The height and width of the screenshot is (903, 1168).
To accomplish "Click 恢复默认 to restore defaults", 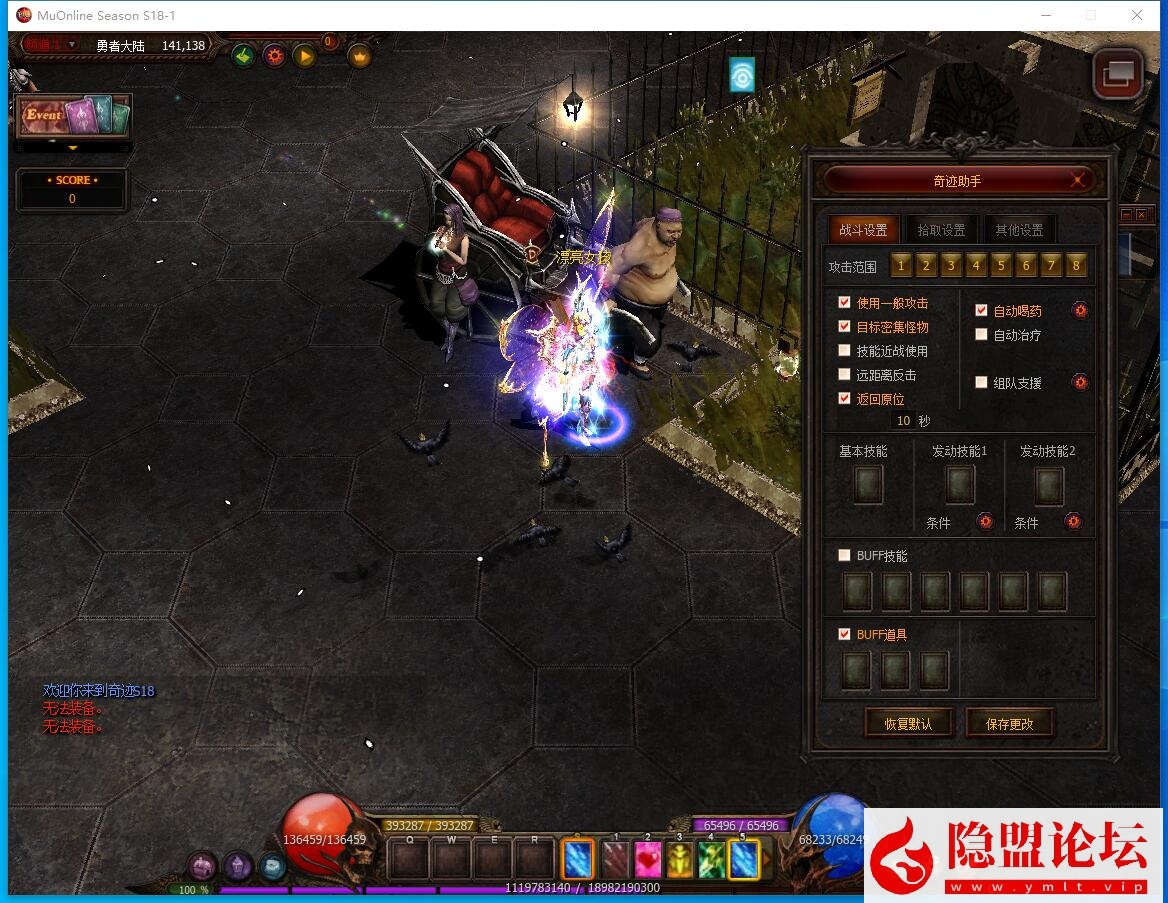I will click(x=908, y=724).
